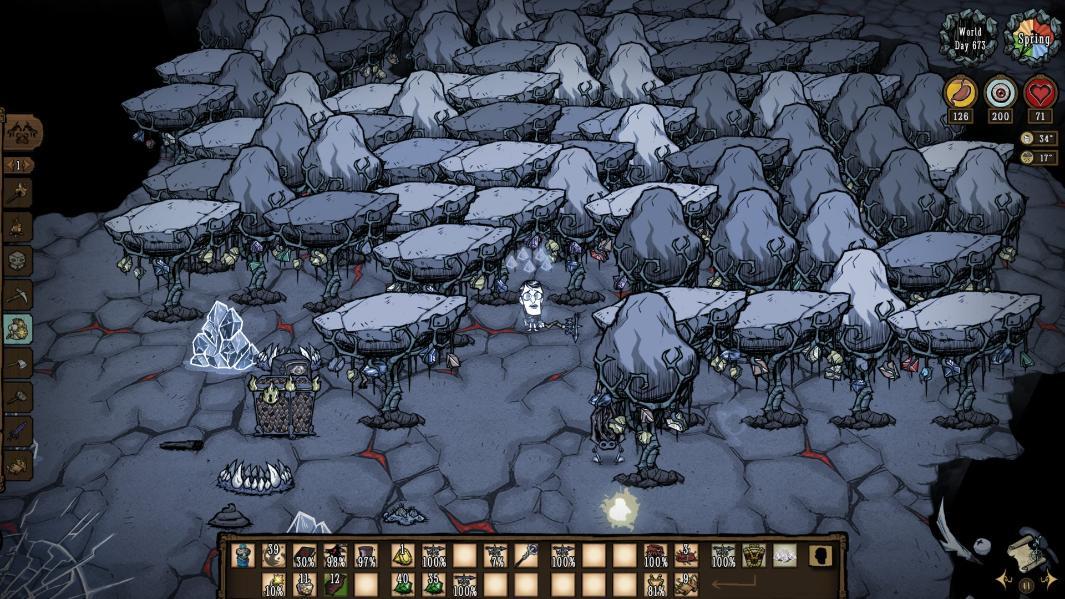The image size is (1065, 599).
Task: Click the character head inspect button
Action: click(x=821, y=555)
